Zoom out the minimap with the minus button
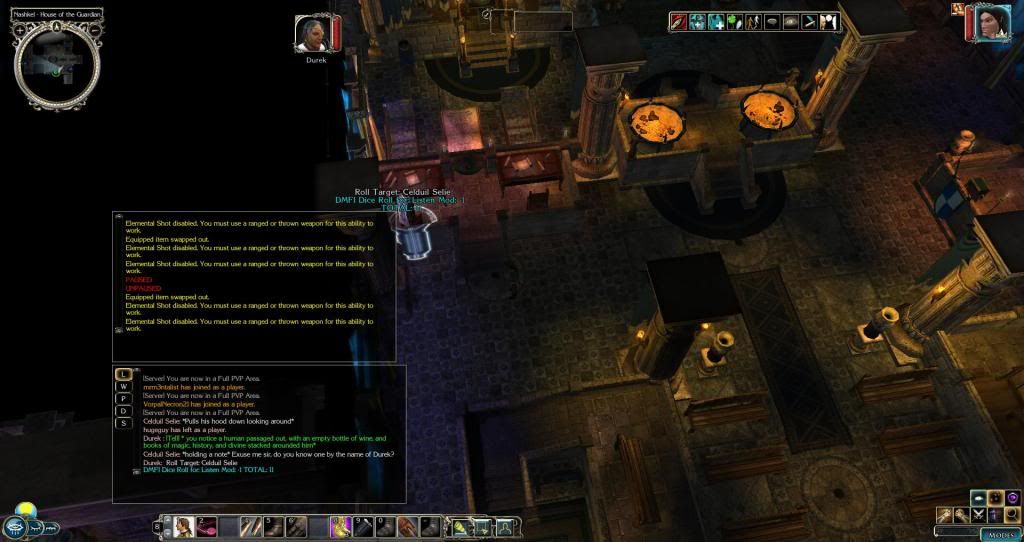 94,30
